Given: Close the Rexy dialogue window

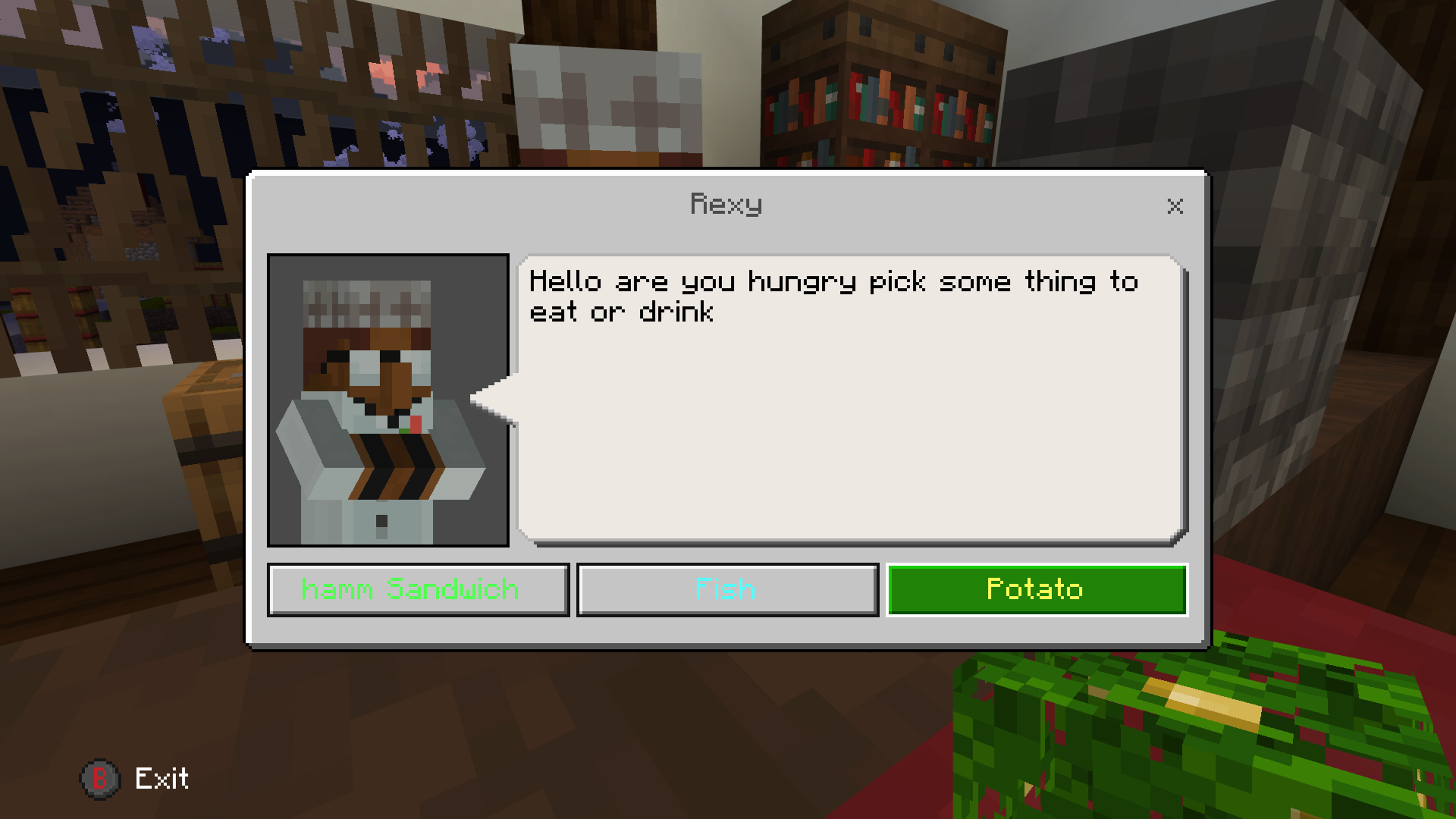Looking at the screenshot, I should [1175, 206].
